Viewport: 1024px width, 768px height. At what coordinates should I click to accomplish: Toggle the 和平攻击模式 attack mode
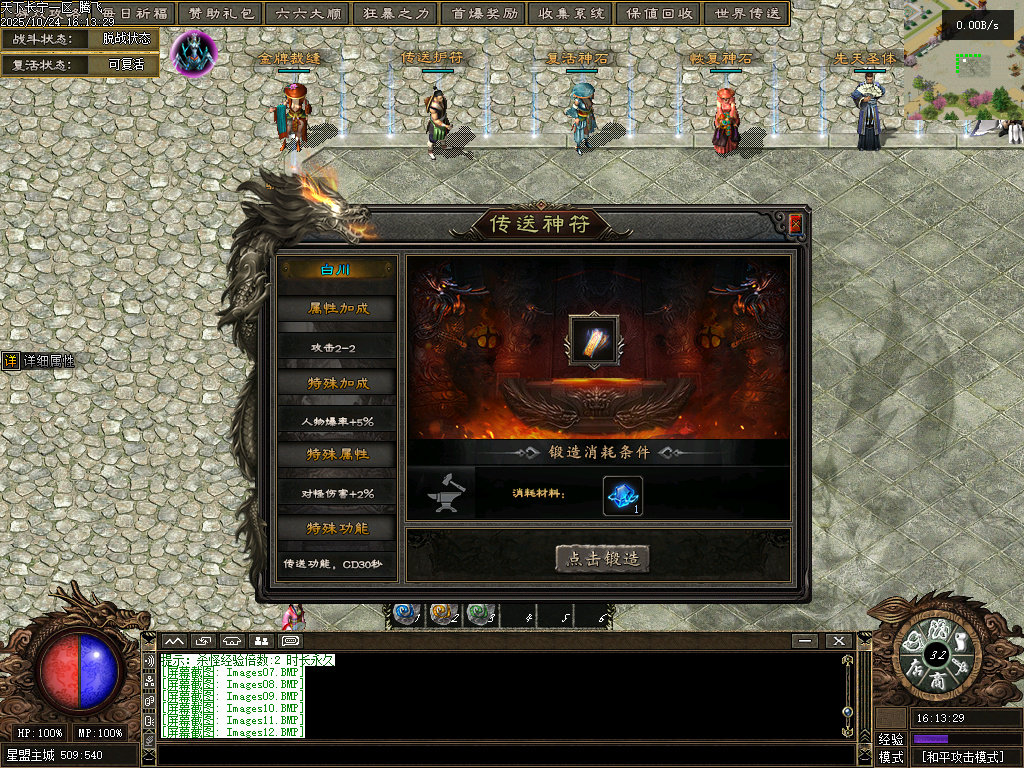coord(962,757)
